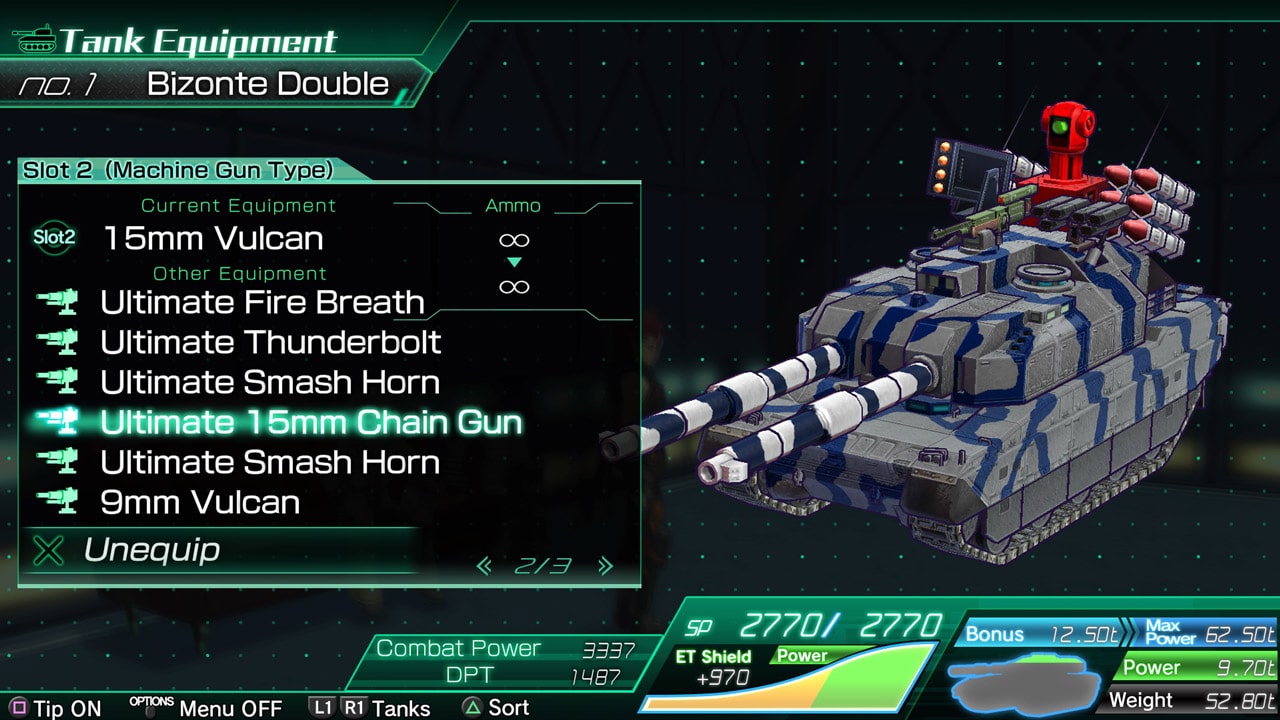Click the X icon next to Unequip

point(49,550)
